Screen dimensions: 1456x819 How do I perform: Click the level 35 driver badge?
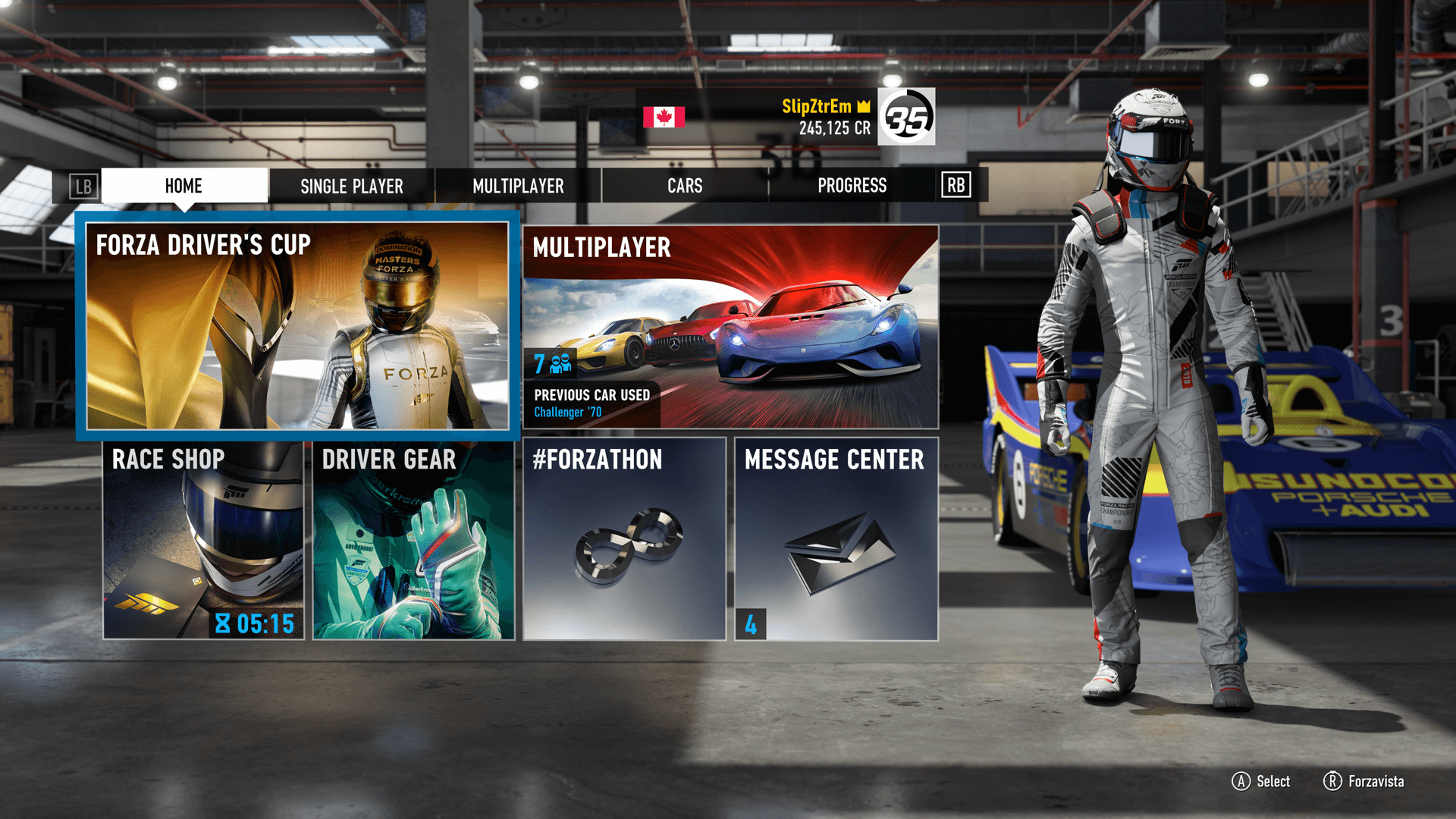point(906,117)
